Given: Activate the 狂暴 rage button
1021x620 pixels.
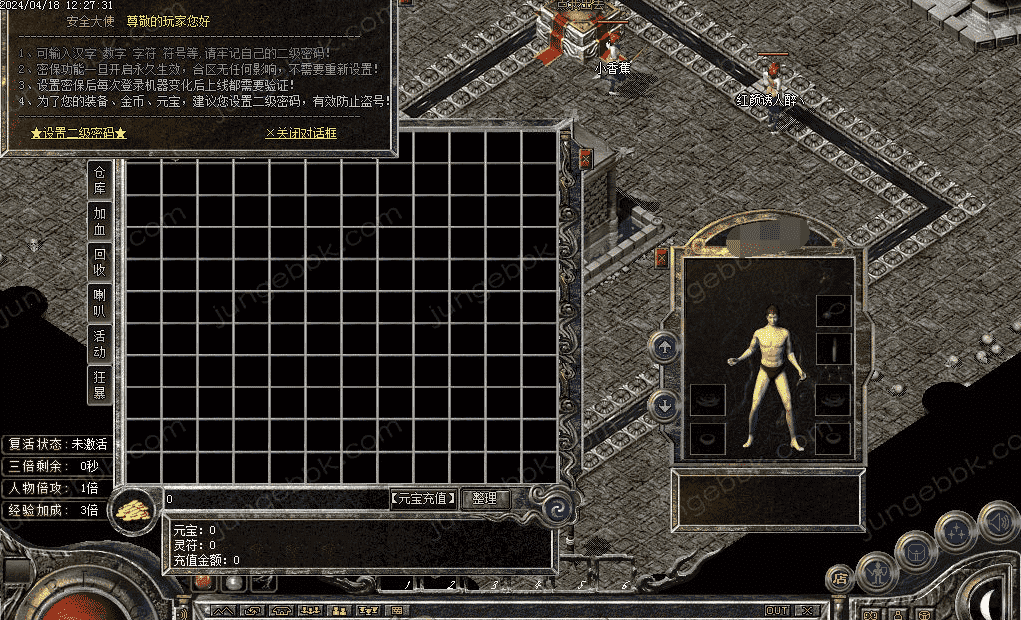Looking at the screenshot, I should (x=100, y=384).
